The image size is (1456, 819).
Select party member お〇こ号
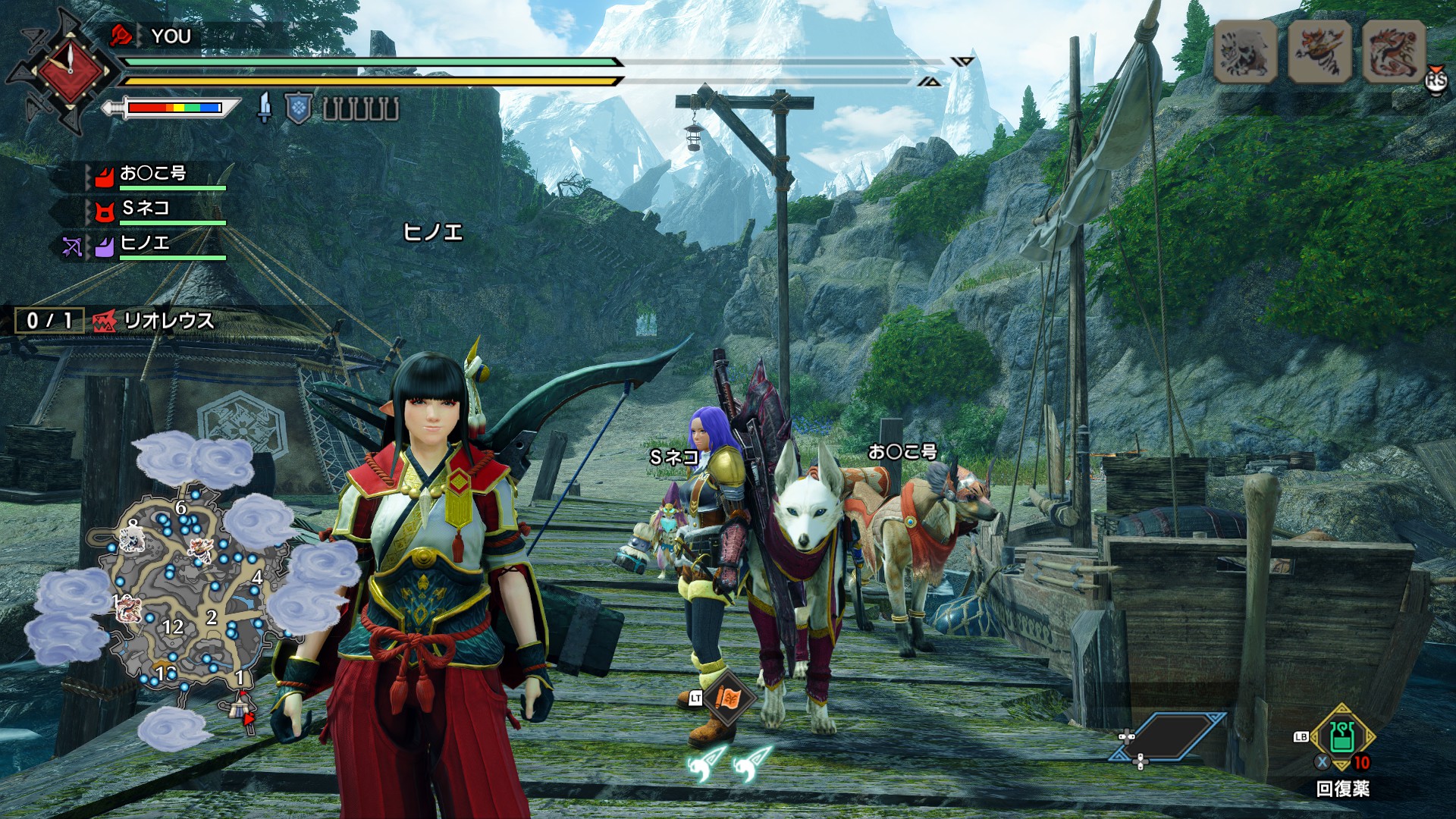[152, 174]
